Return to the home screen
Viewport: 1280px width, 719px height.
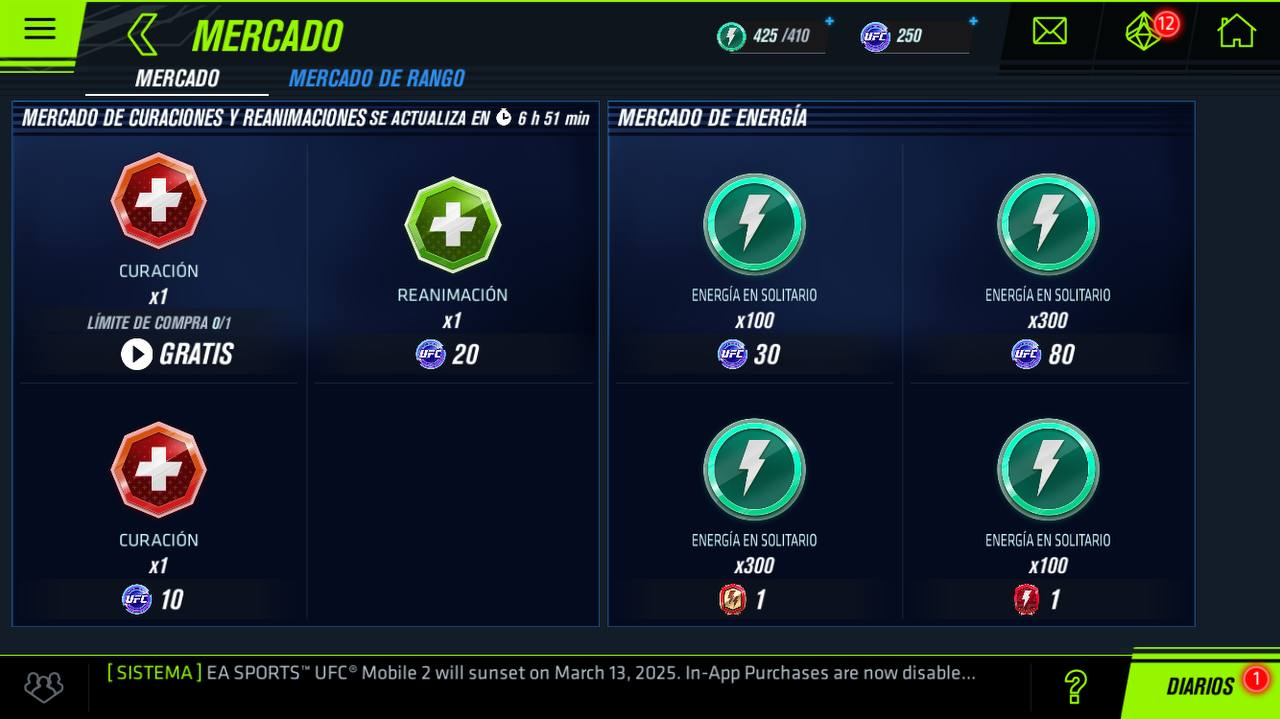click(1236, 31)
